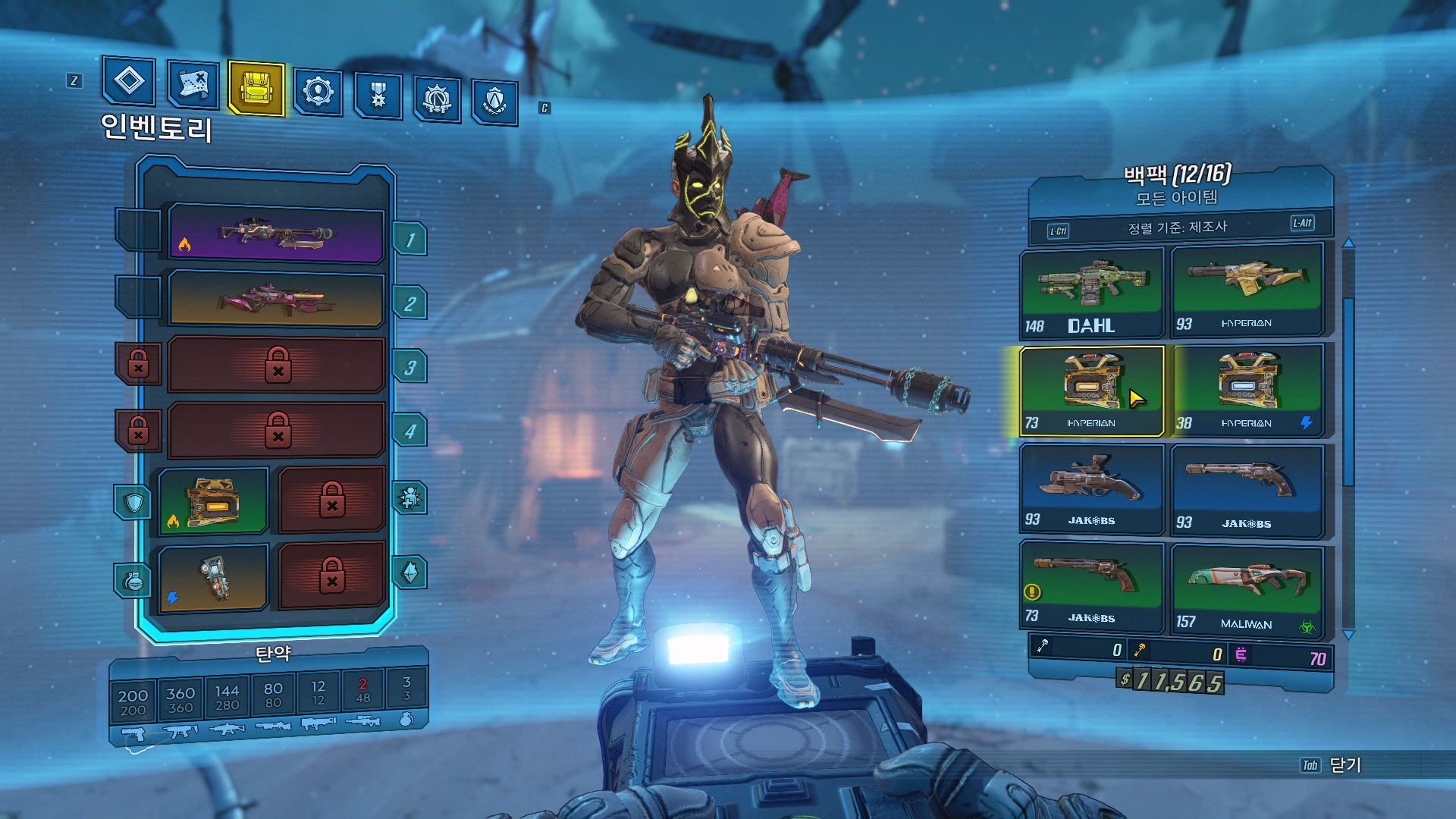
Task: Choose the level 157 Maliwan weapon
Action: pos(1247,588)
